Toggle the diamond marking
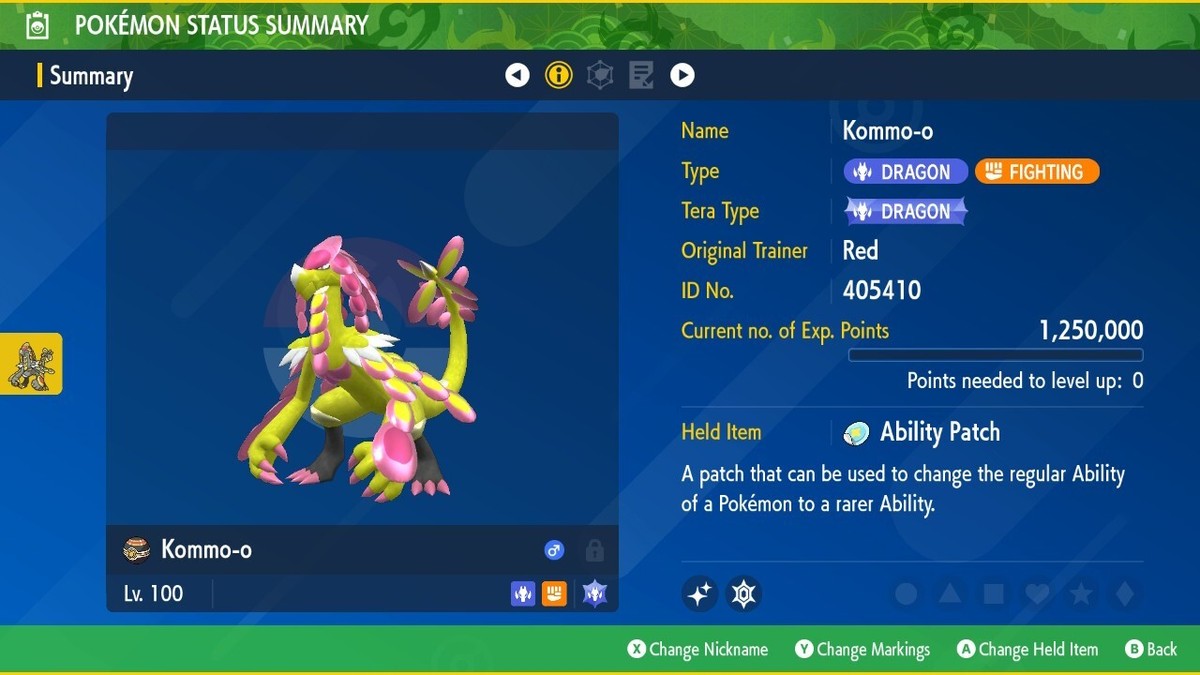 (1125, 594)
